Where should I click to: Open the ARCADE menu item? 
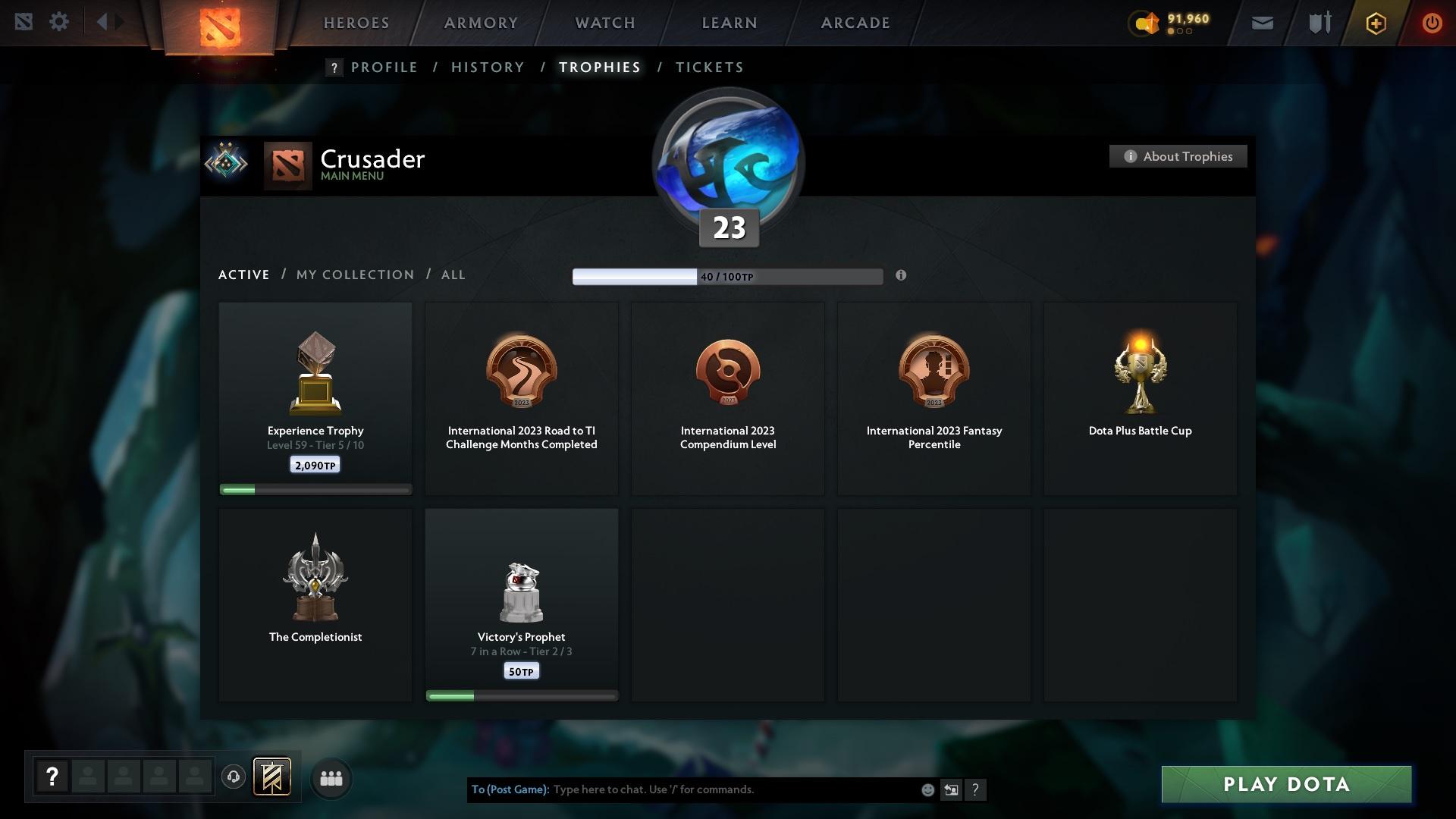(x=854, y=23)
